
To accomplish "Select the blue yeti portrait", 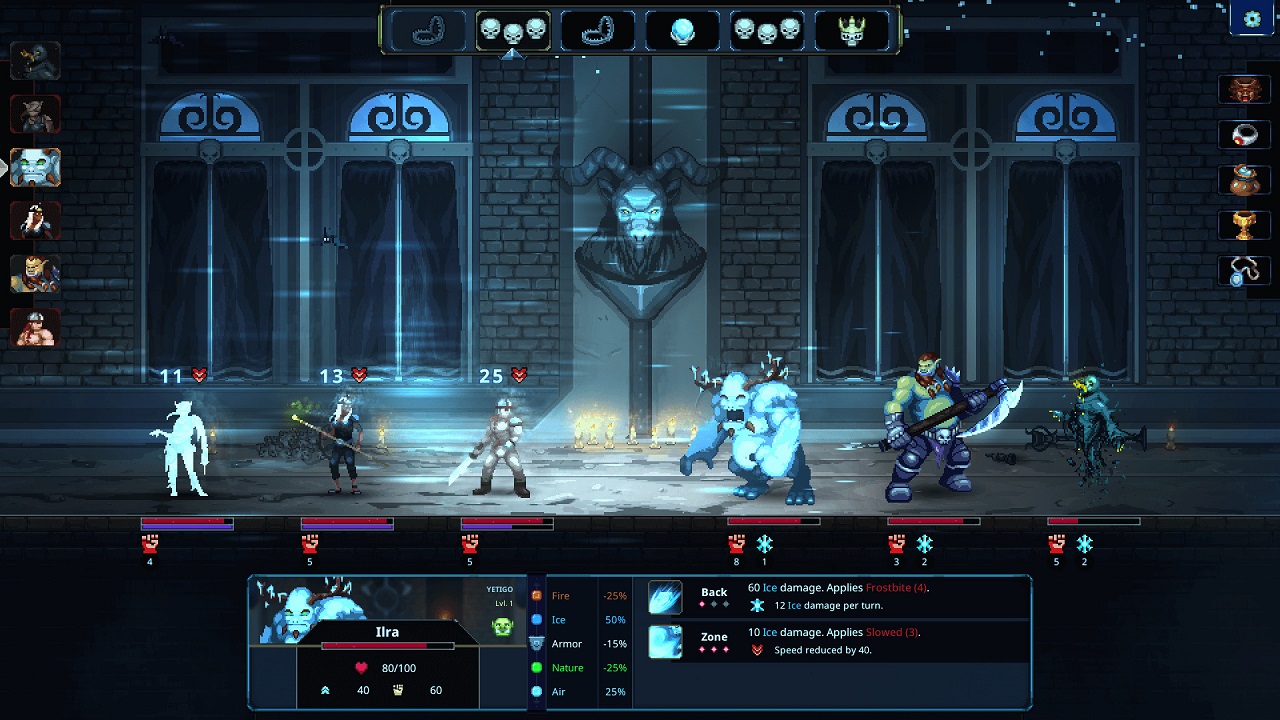I will point(36,168).
